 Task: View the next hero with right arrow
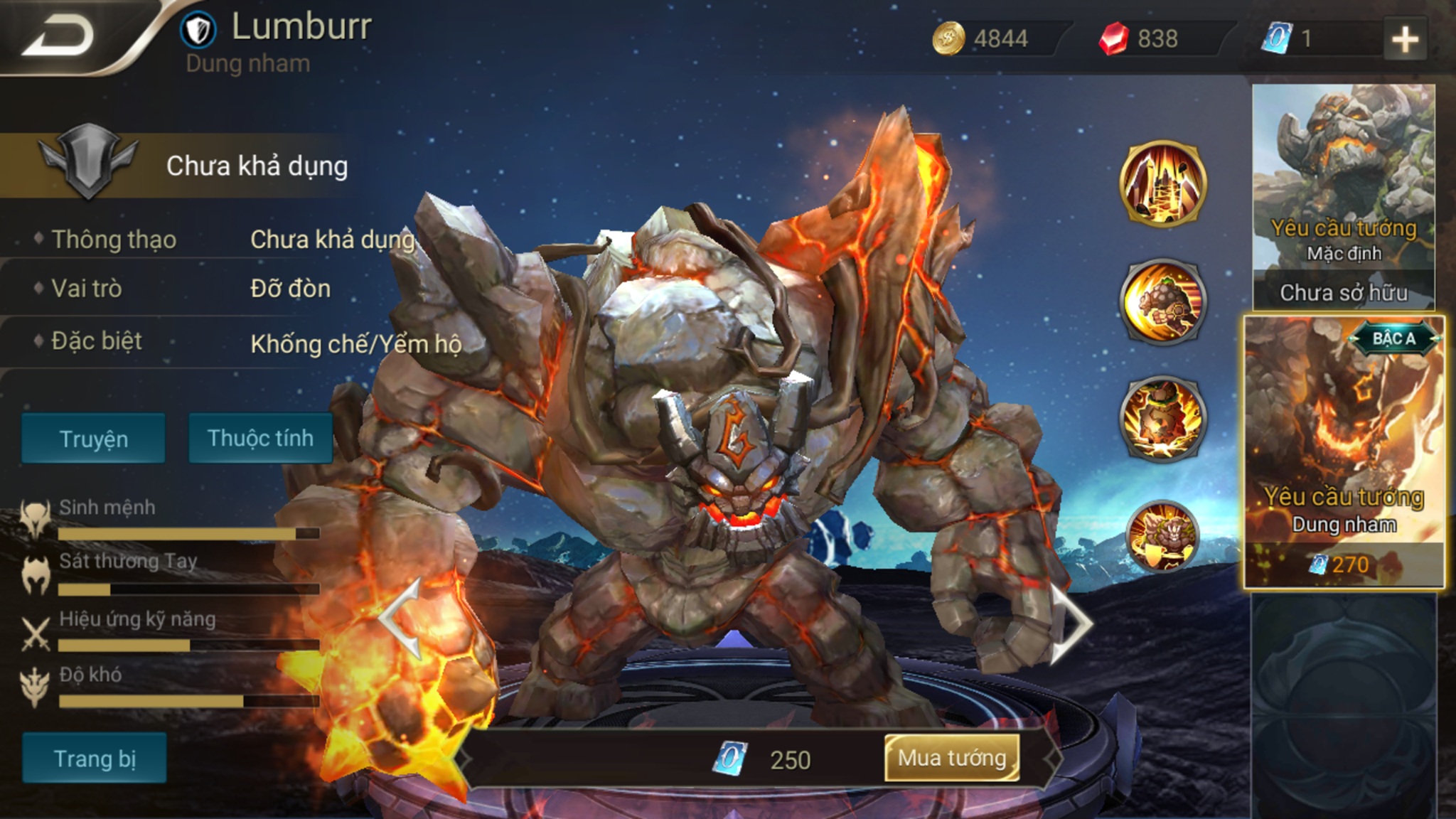[x=1071, y=623]
